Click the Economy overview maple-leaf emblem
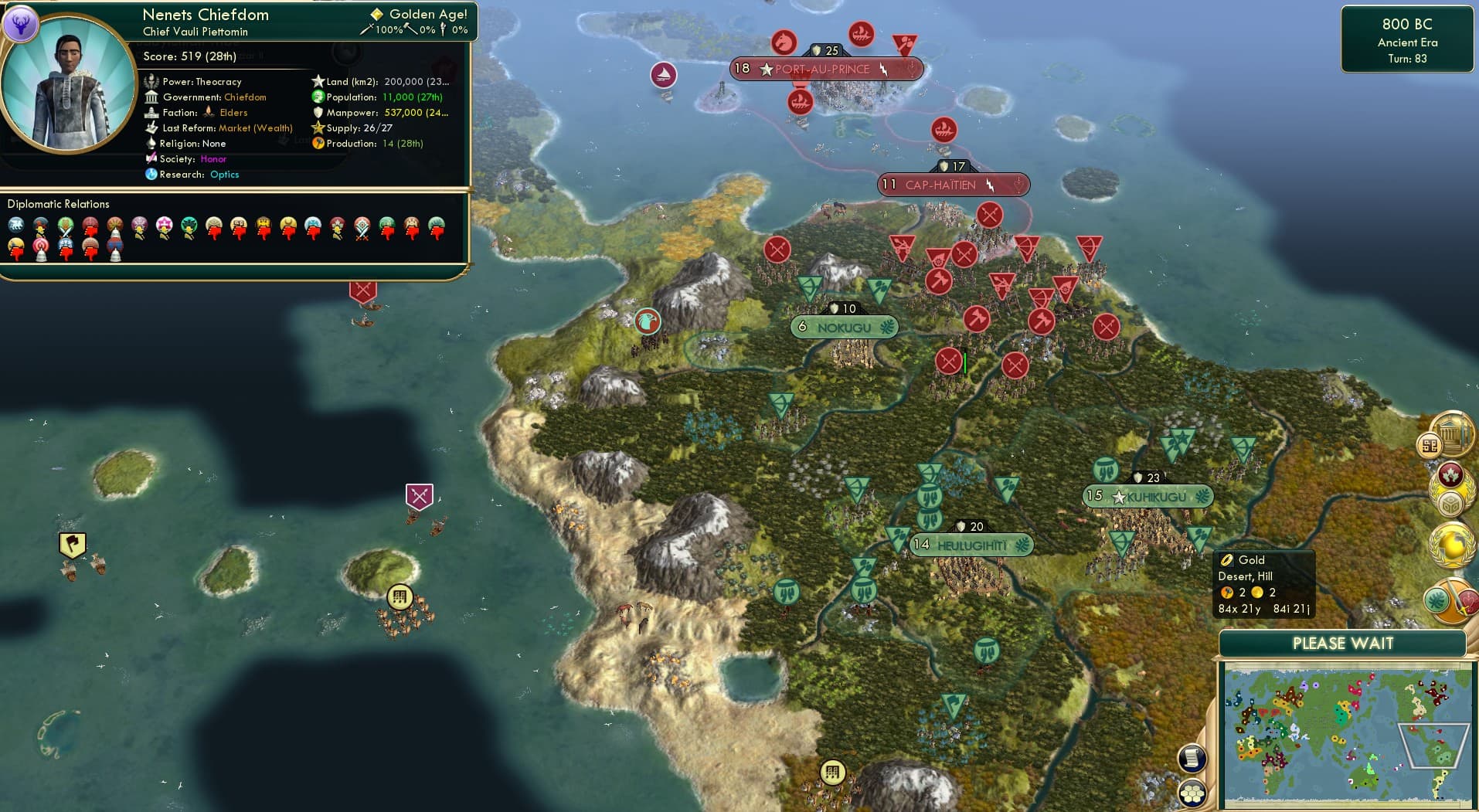Screen dimensions: 1479x812 tap(1450, 474)
